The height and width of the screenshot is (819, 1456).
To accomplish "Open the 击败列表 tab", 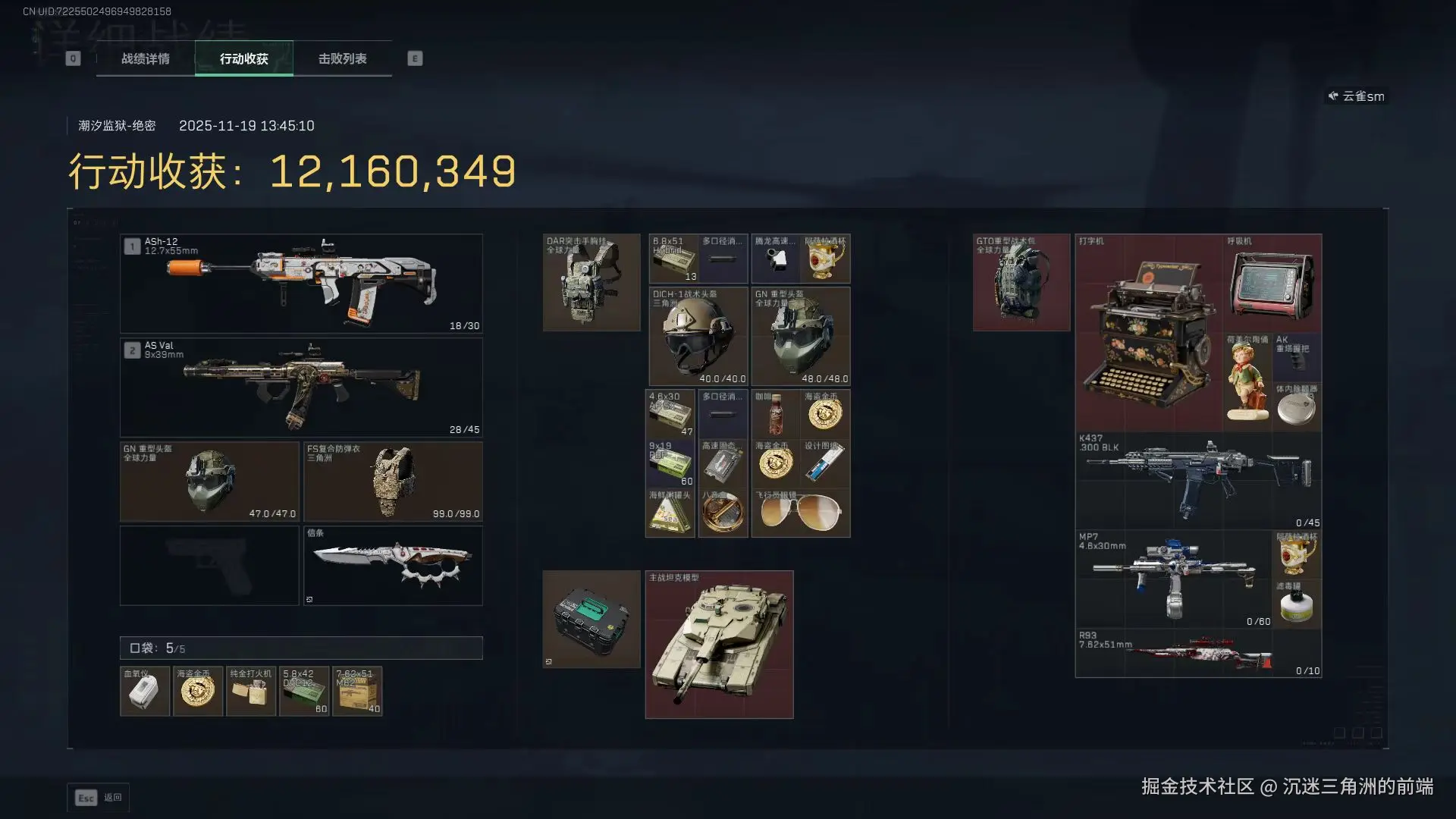I will click(x=342, y=58).
